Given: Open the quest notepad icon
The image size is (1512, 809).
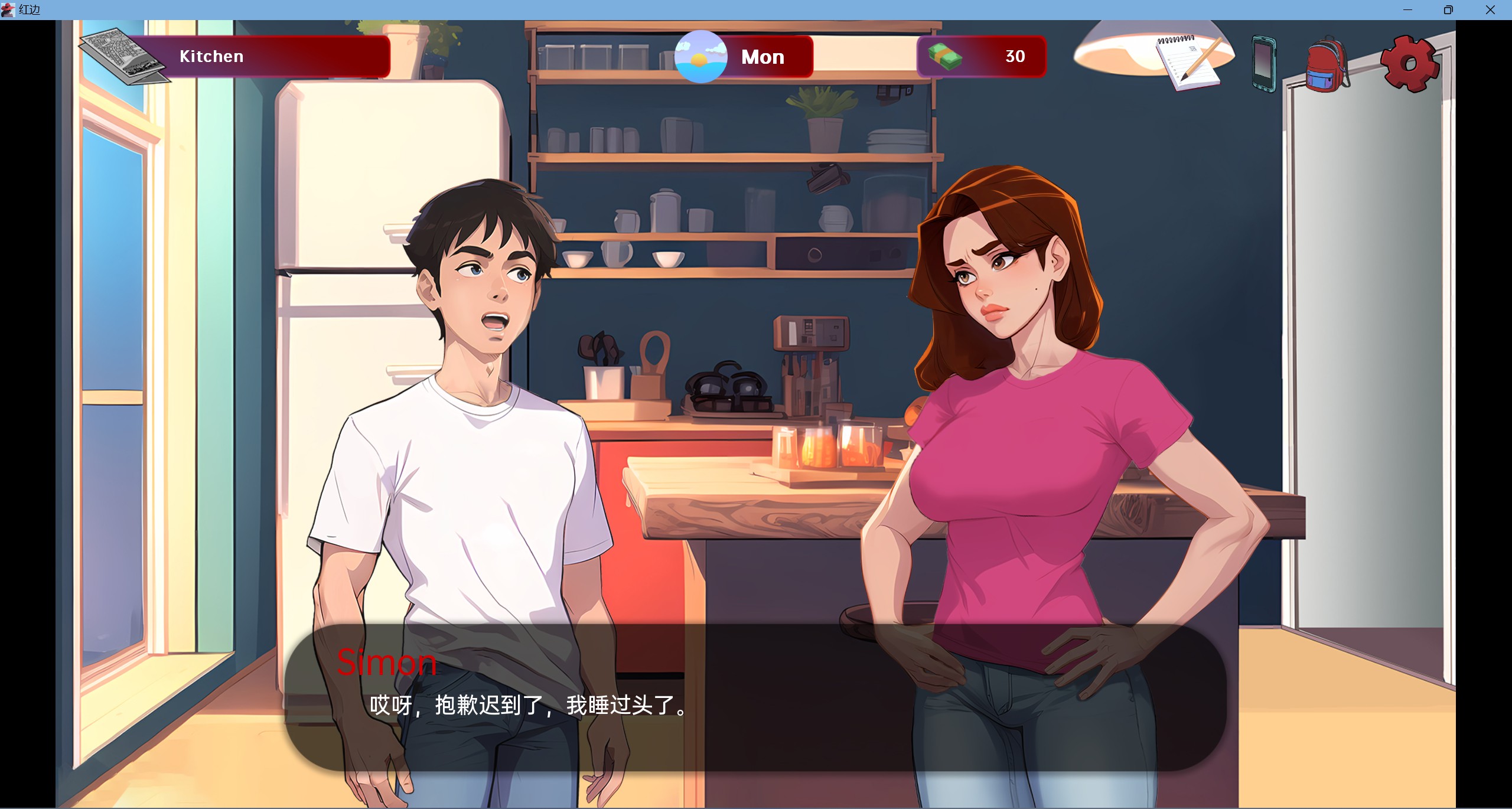Looking at the screenshot, I should pos(1189,61).
